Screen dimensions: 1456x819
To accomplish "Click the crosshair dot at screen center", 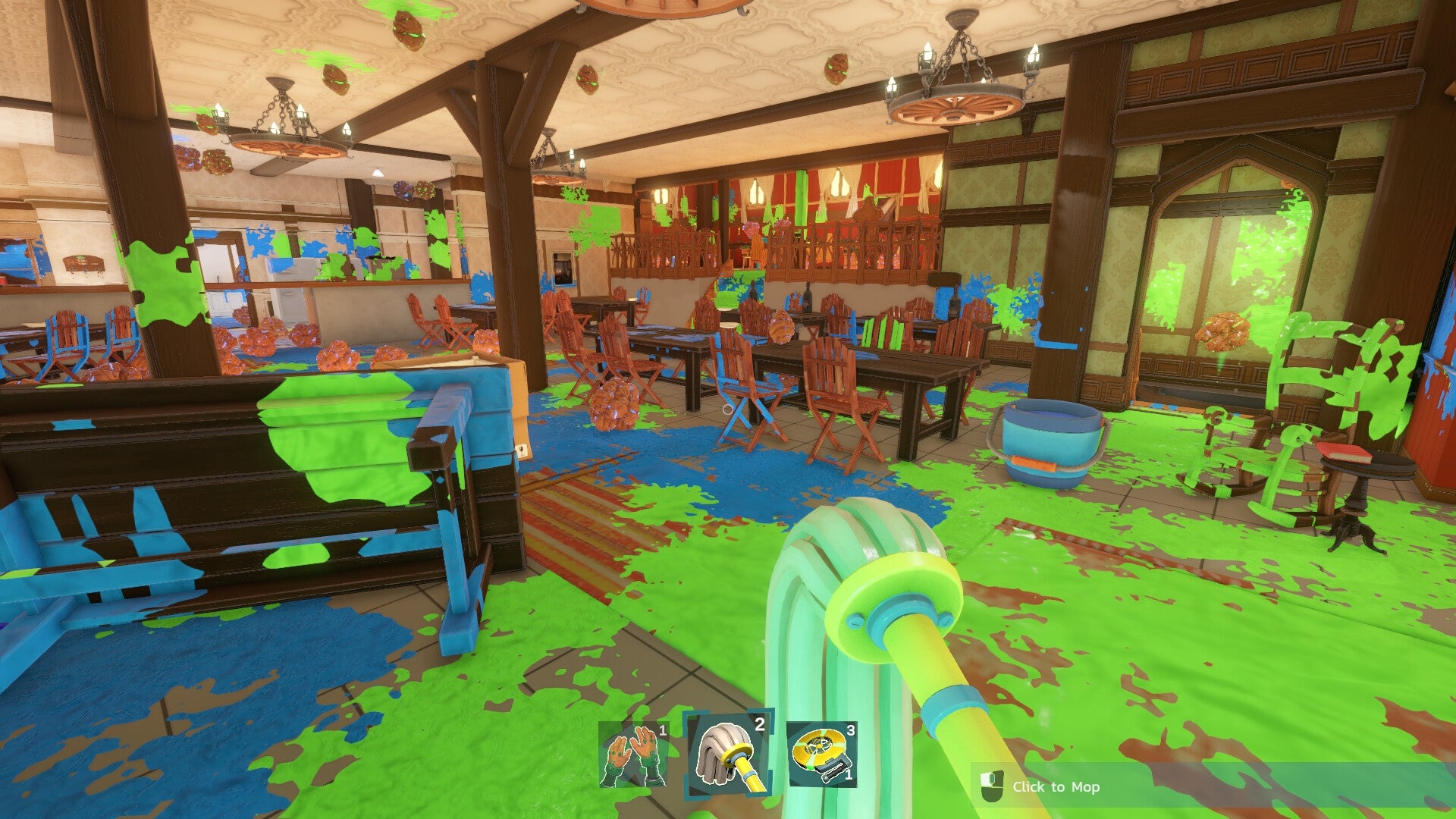I will (x=728, y=409).
